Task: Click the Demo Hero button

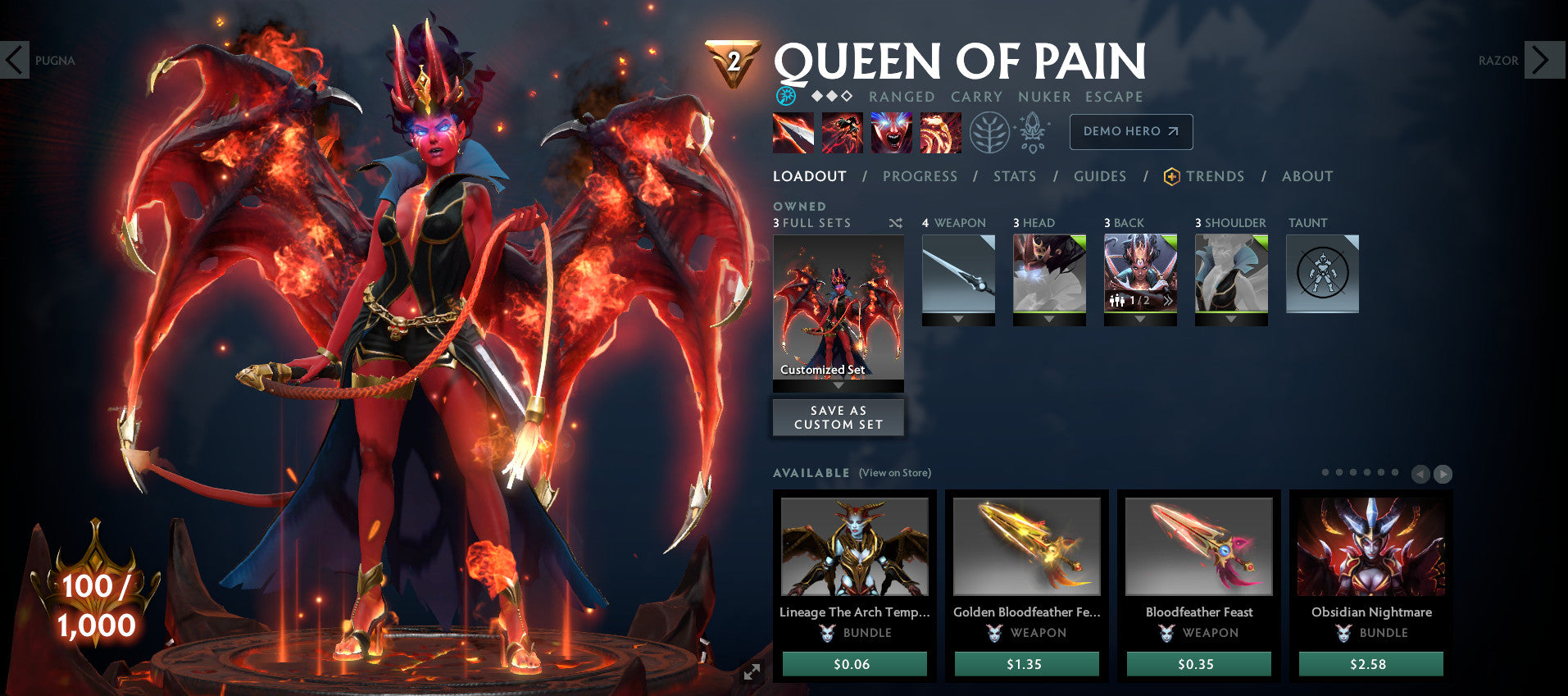Action: tap(1130, 131)
